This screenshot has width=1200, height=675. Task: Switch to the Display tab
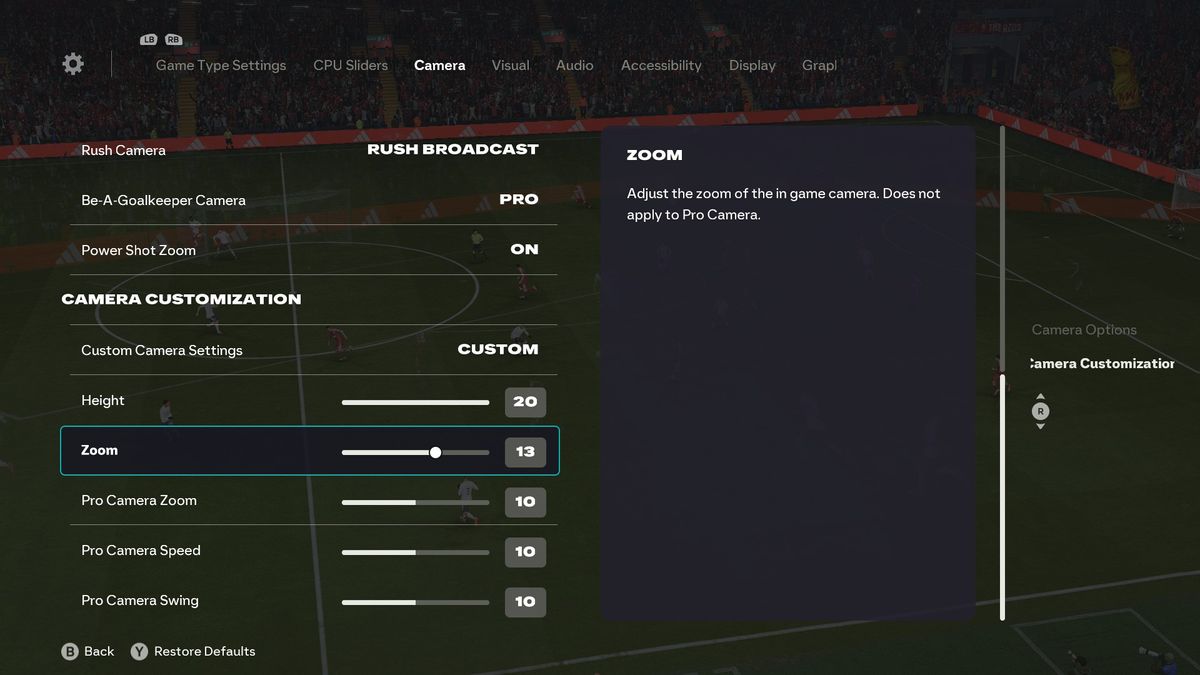point(752,65)
